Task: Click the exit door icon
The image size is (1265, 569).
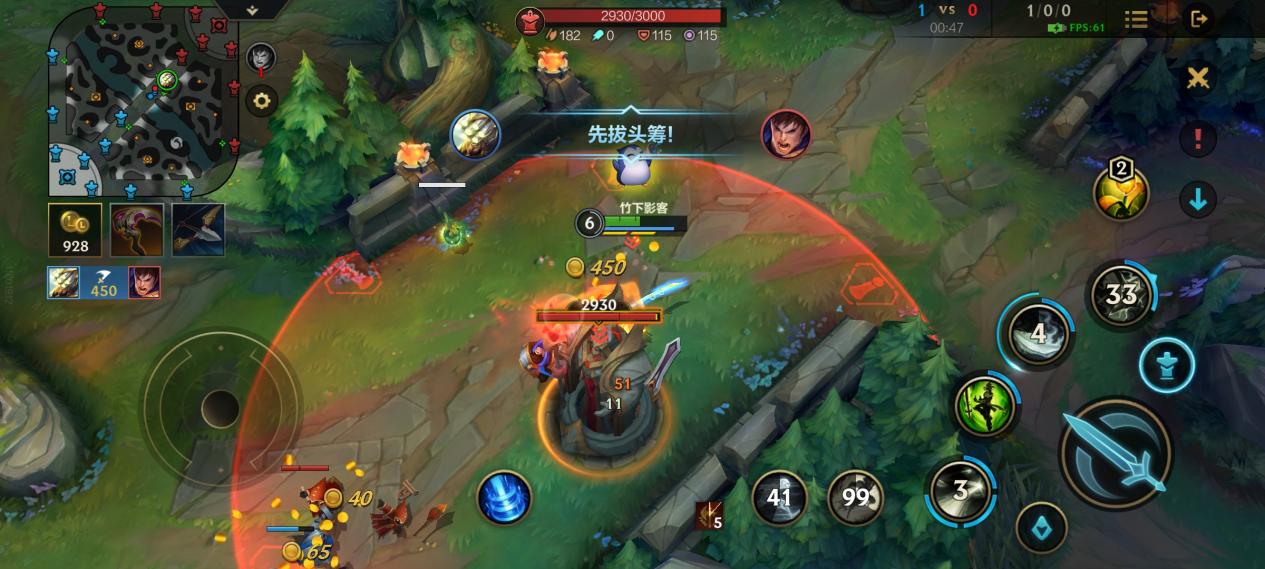Action: (x=1198, y=18)
